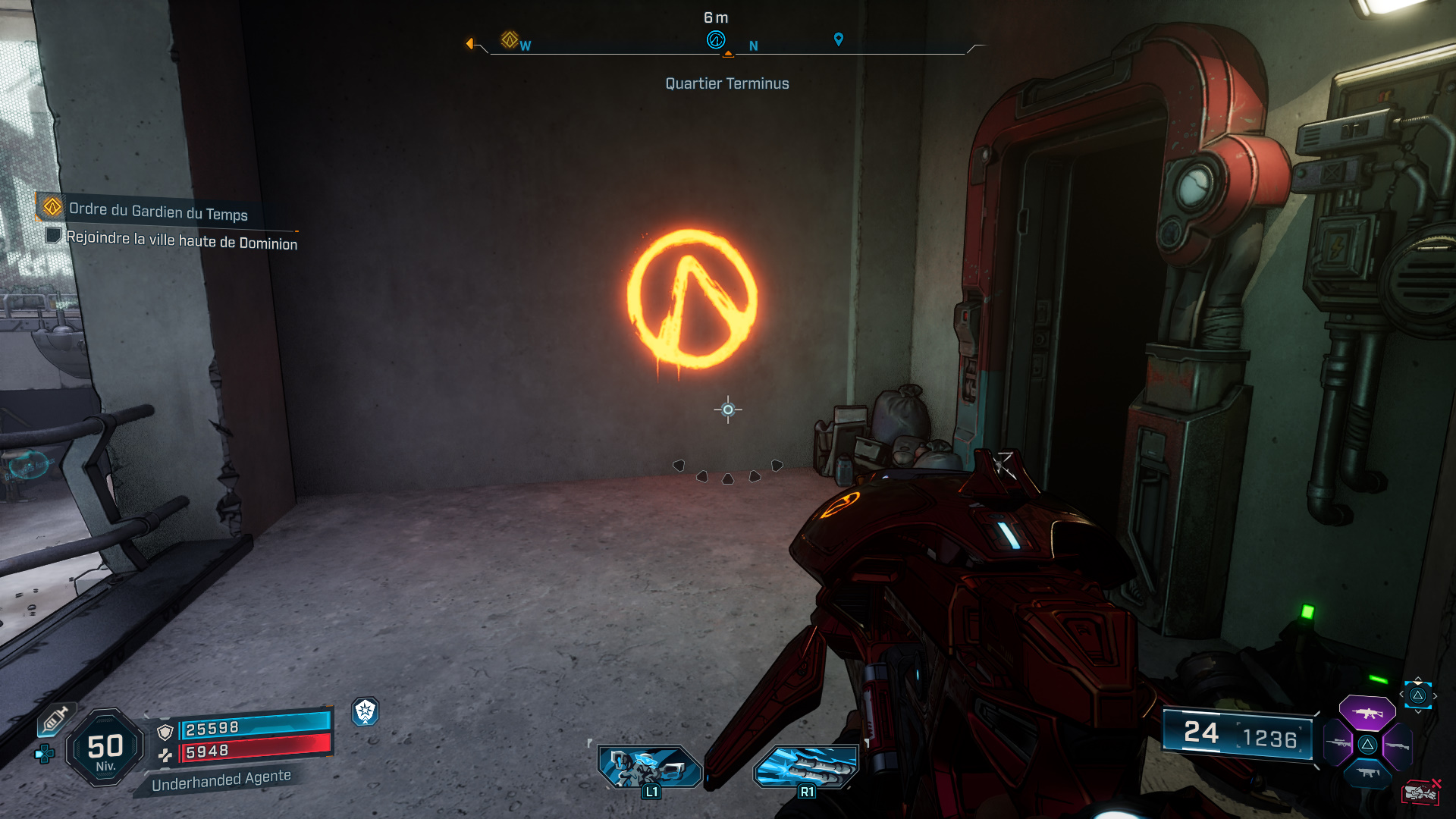
Task: Click the triangle button in the weapon wheel center
Action: pyautogui.click(x=1368, y=745)
